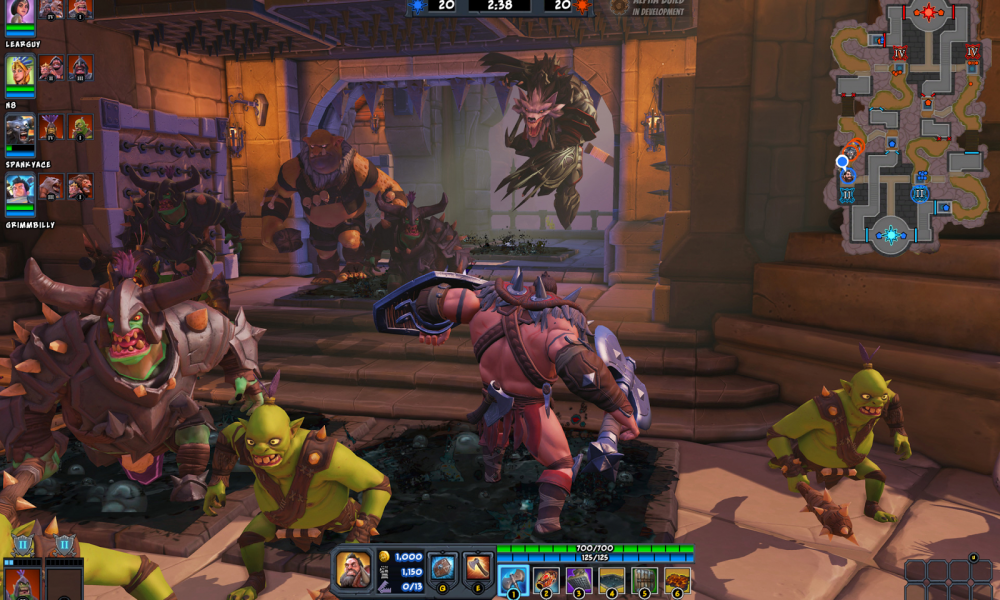Image resolution: width=1000 pixels, height=600 pixels.
Task: Click the bearded hero portrait in bottom bar
Action: (353, 569)
